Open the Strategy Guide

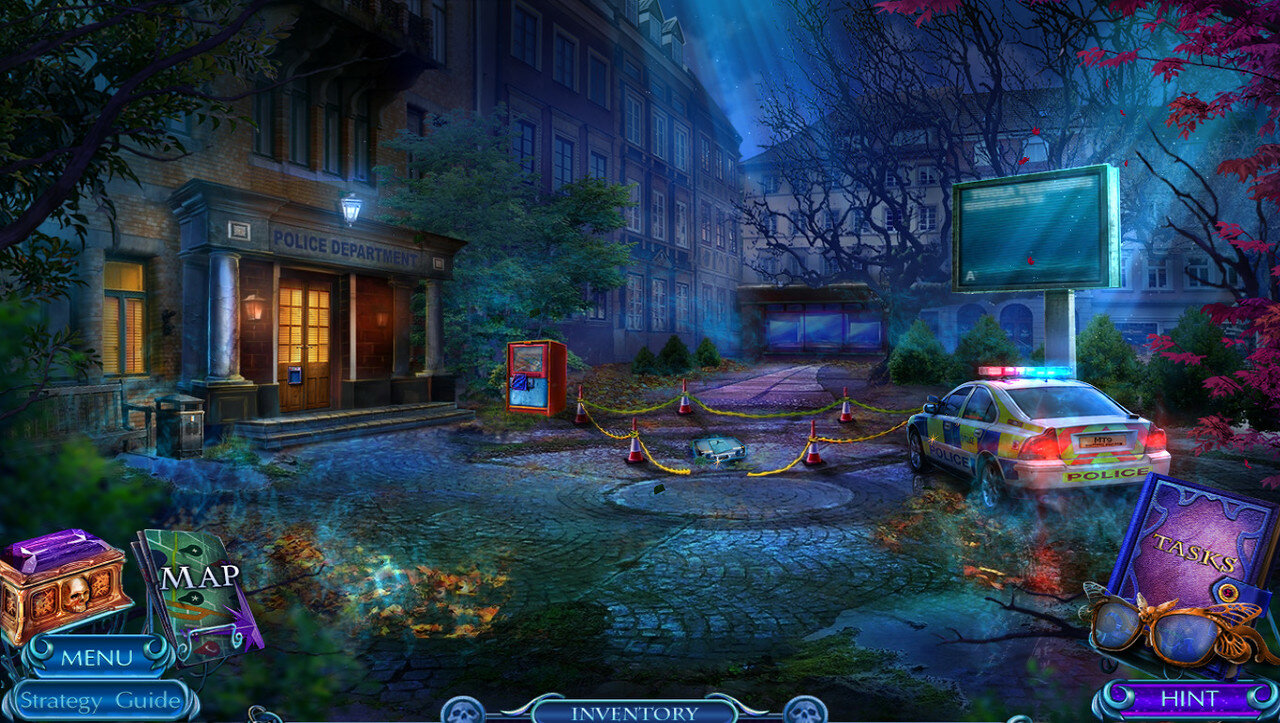tap(98, 699)
